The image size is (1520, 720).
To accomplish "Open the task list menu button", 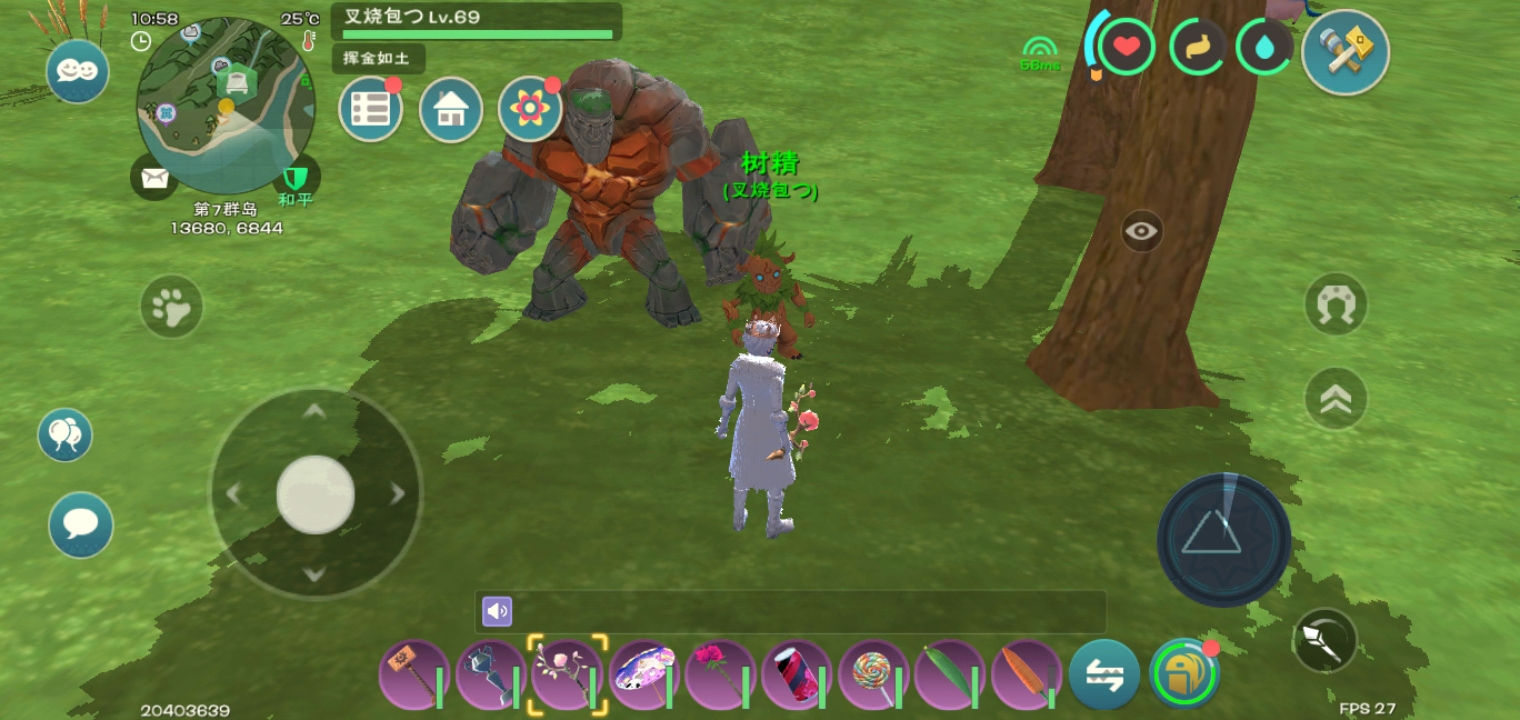I will pyautogui.click(x=370, y=109).
